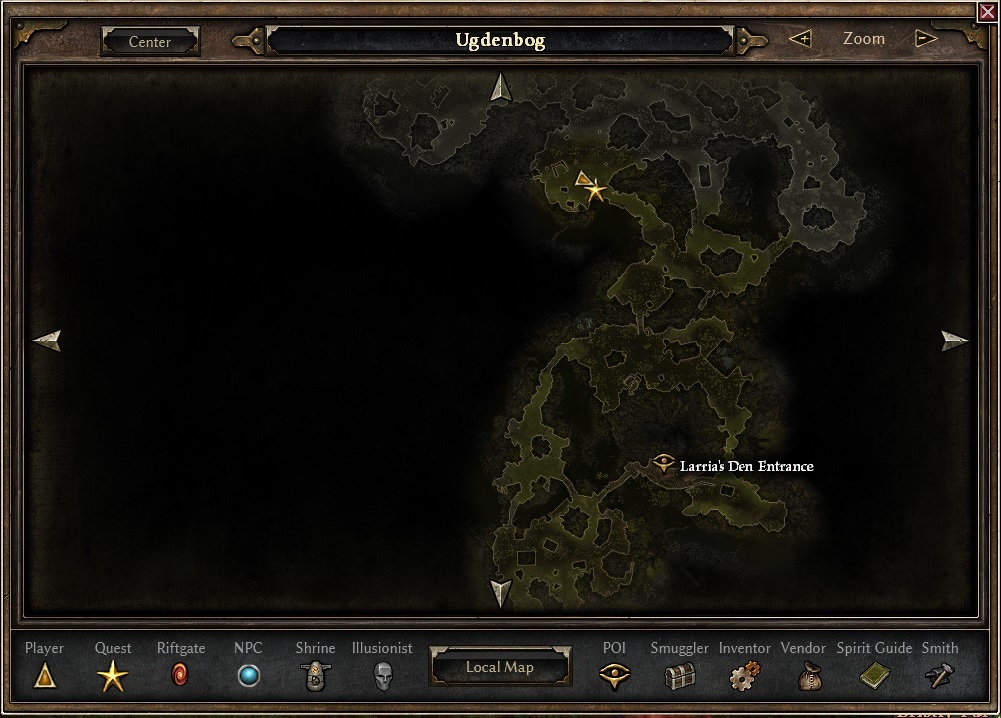Toggle the POI eye legend icon
Screen dimensions: 1001x718
click(x=614, y=676)
